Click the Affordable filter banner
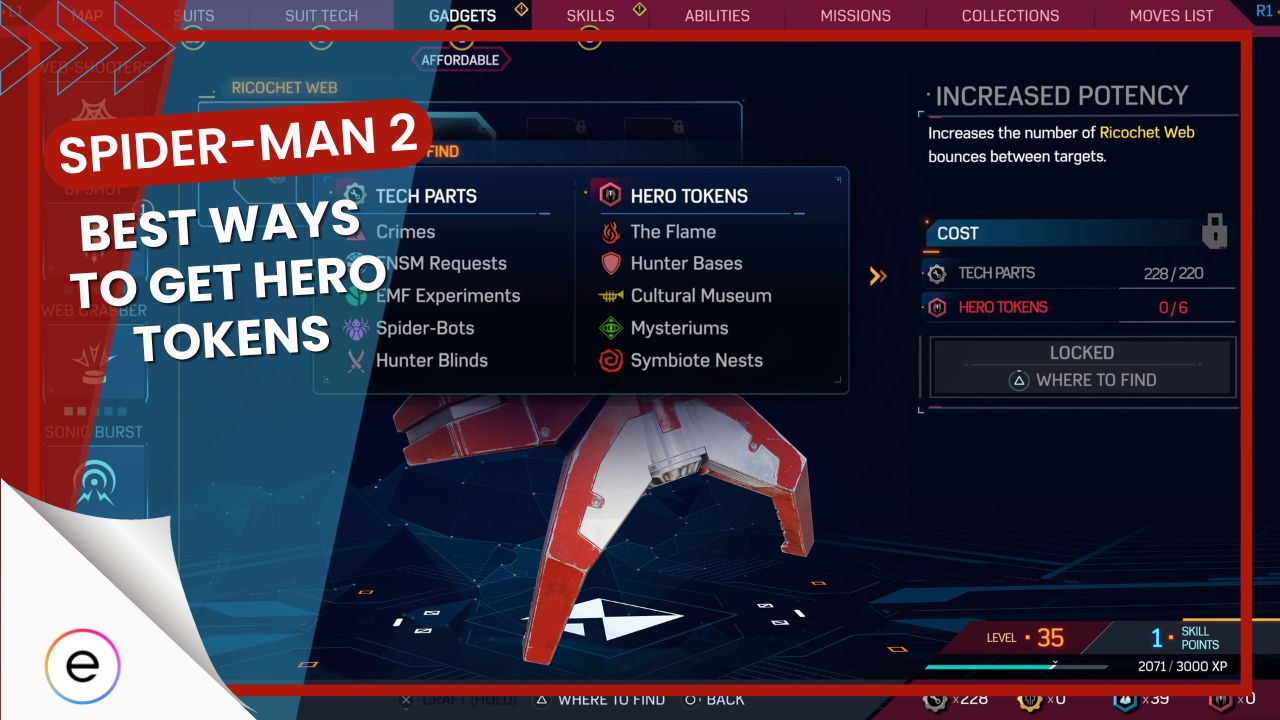The image size is (1280, 720). tap(461, 59)
